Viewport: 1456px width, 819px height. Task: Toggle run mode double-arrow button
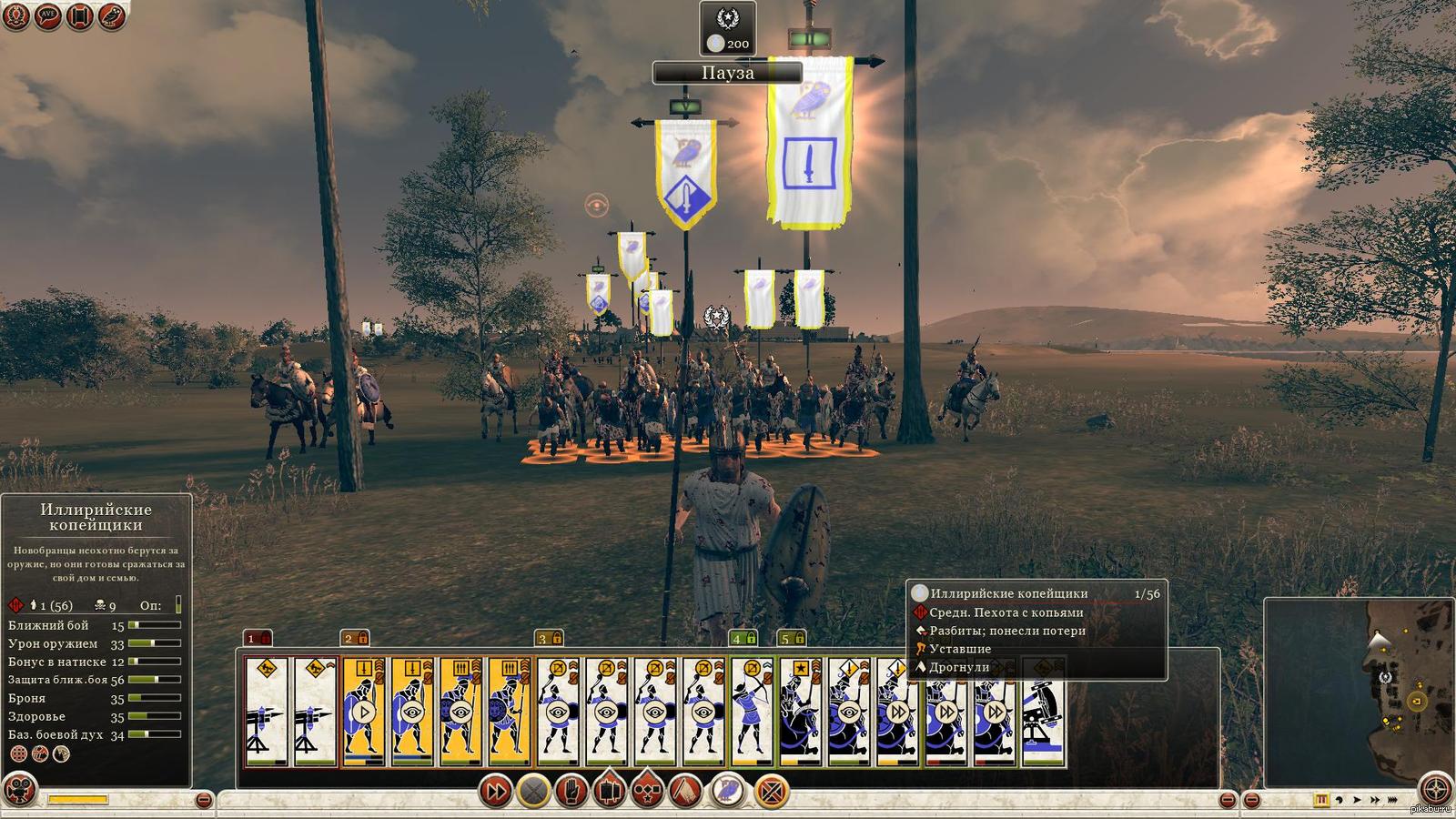pos(495,792)
